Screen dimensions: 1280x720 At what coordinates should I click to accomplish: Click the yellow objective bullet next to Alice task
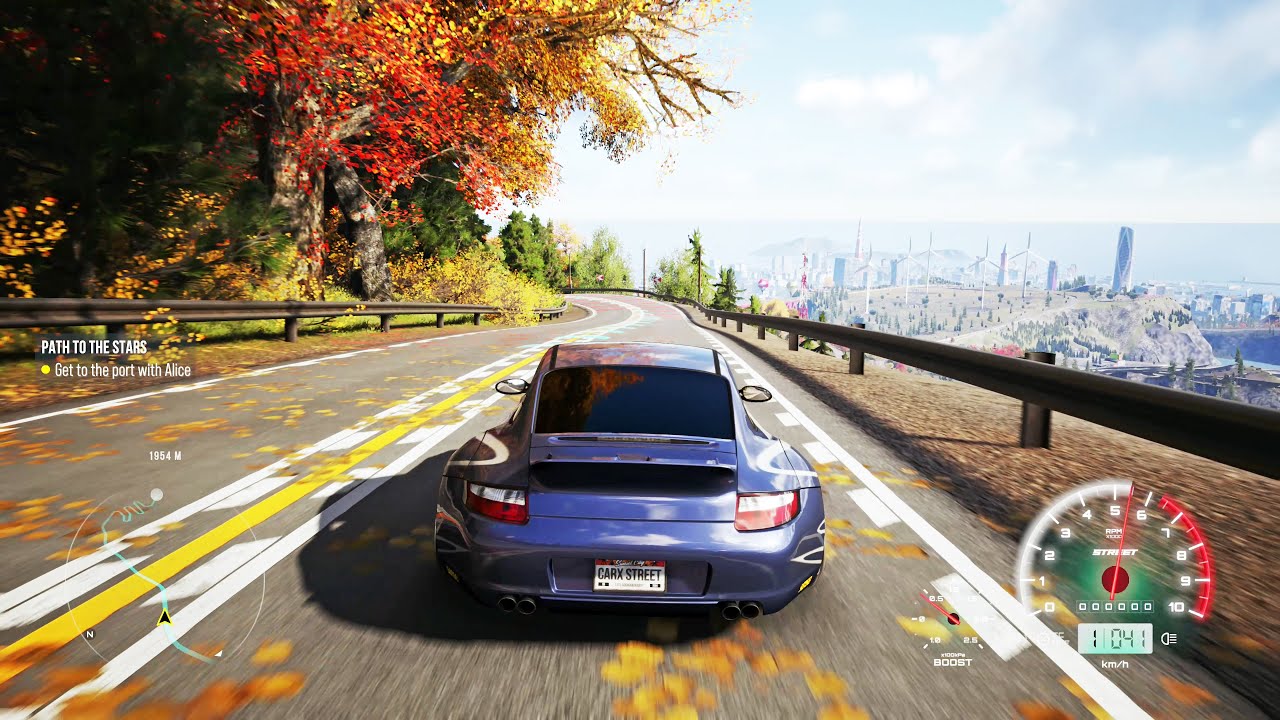point(44,369)
